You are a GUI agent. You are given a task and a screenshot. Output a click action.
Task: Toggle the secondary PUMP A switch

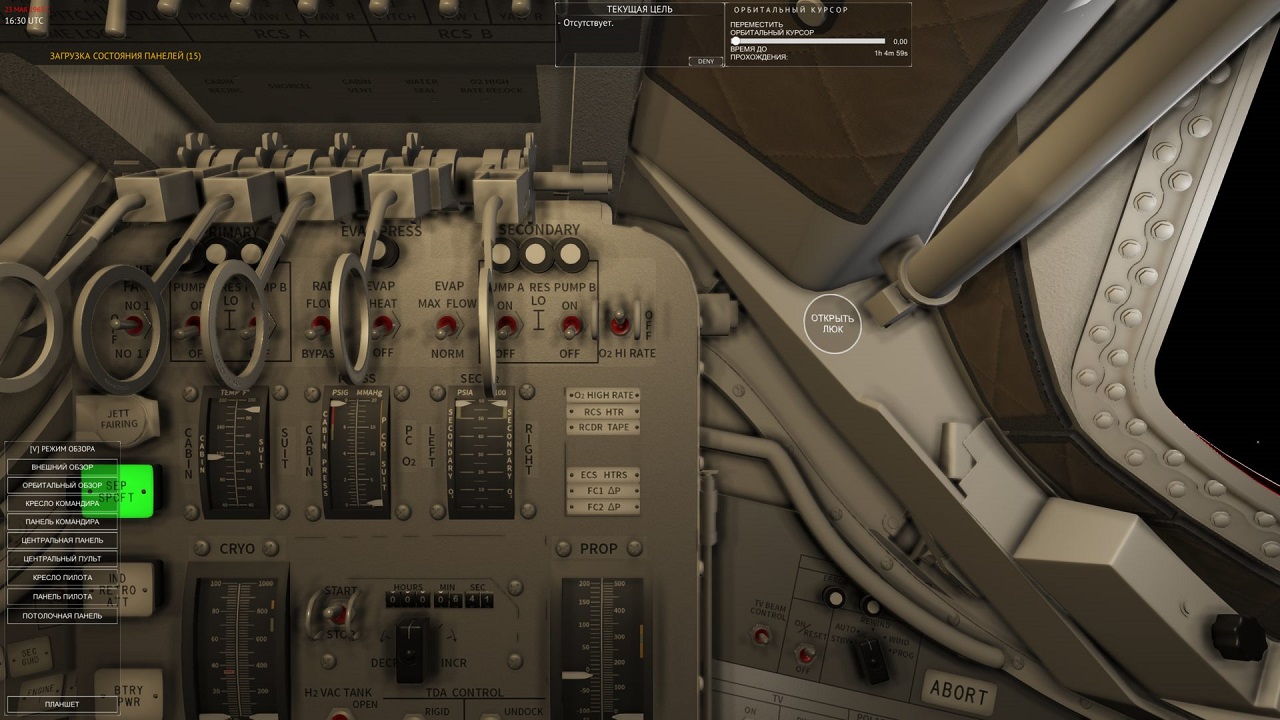click(505, 323)
